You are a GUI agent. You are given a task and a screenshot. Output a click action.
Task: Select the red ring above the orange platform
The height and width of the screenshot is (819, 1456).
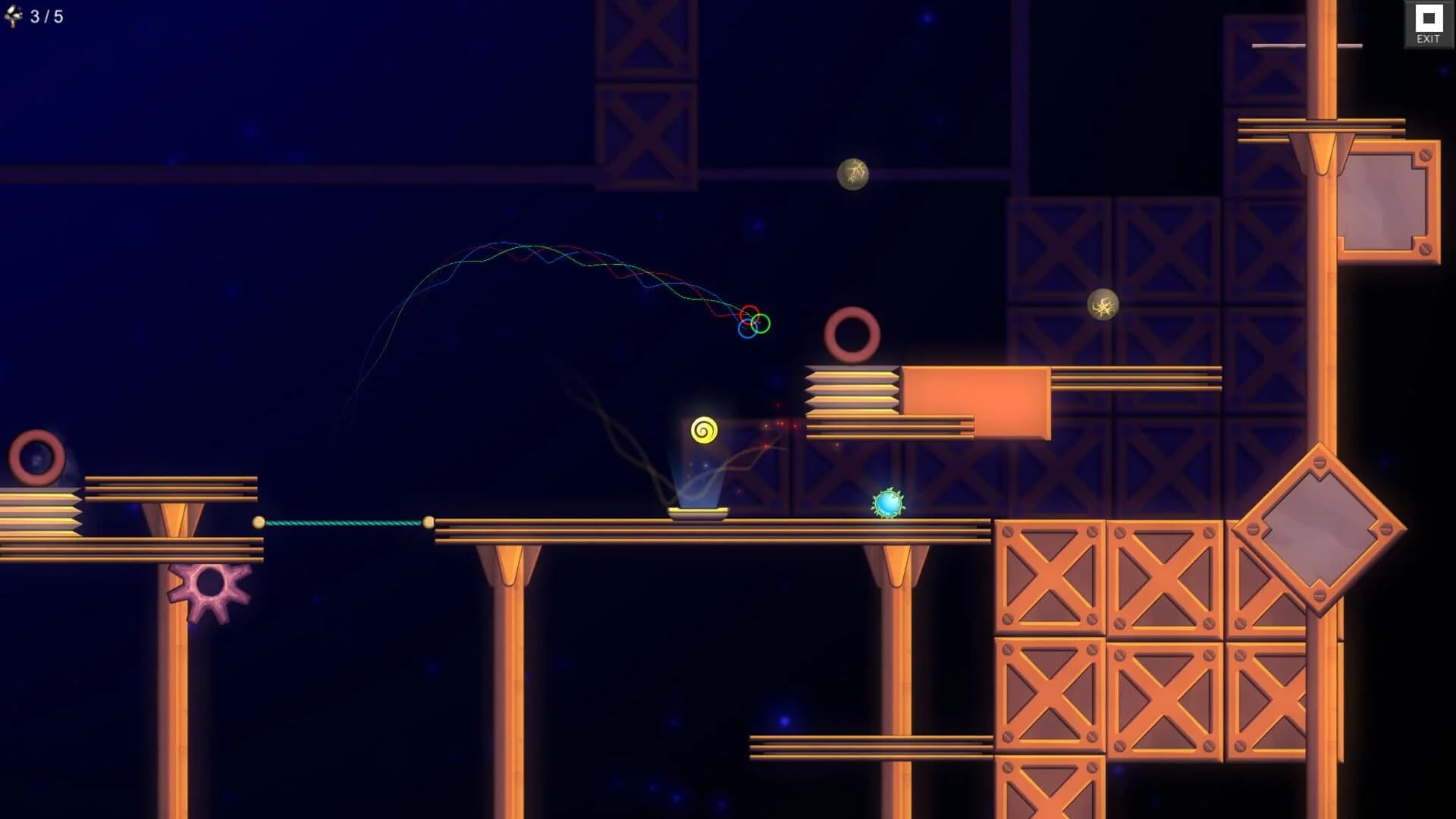(852, 334)
